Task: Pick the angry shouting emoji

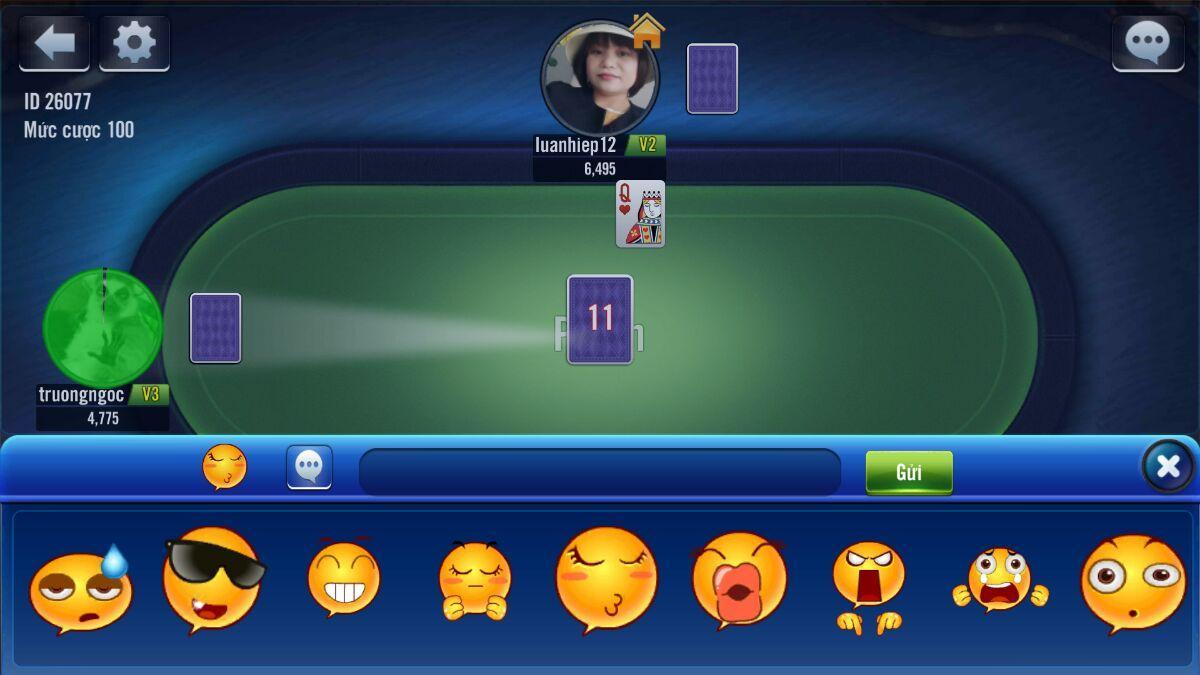Action: 868,585
